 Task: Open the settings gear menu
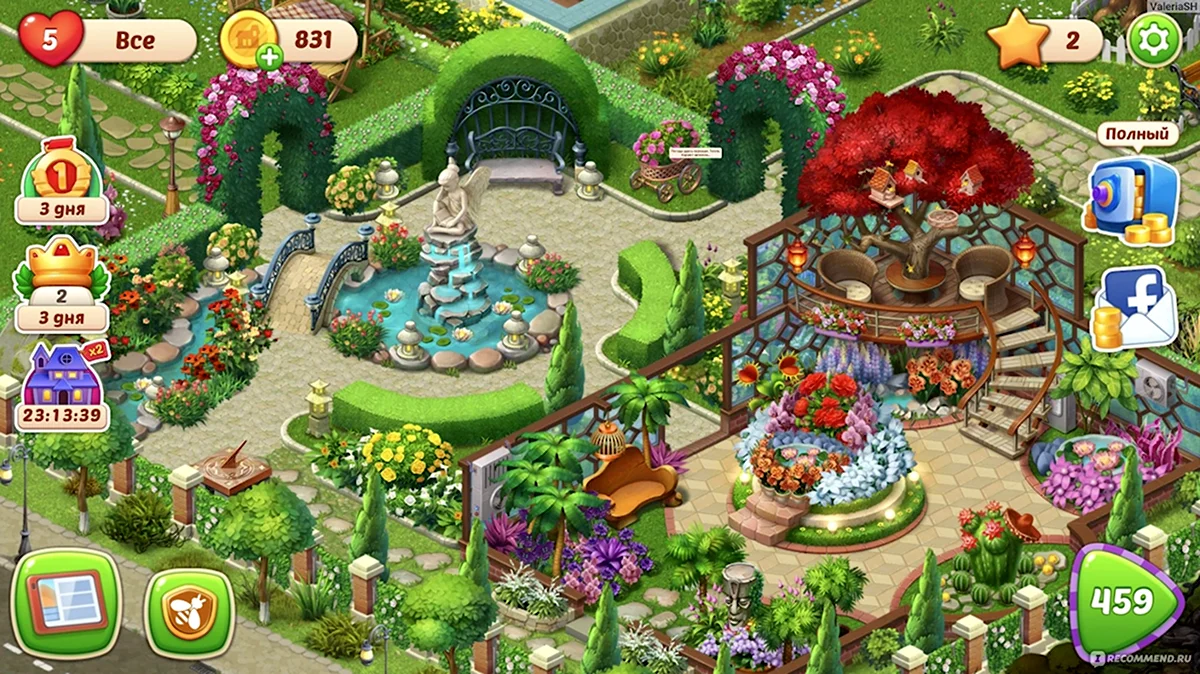point(1154,40)
